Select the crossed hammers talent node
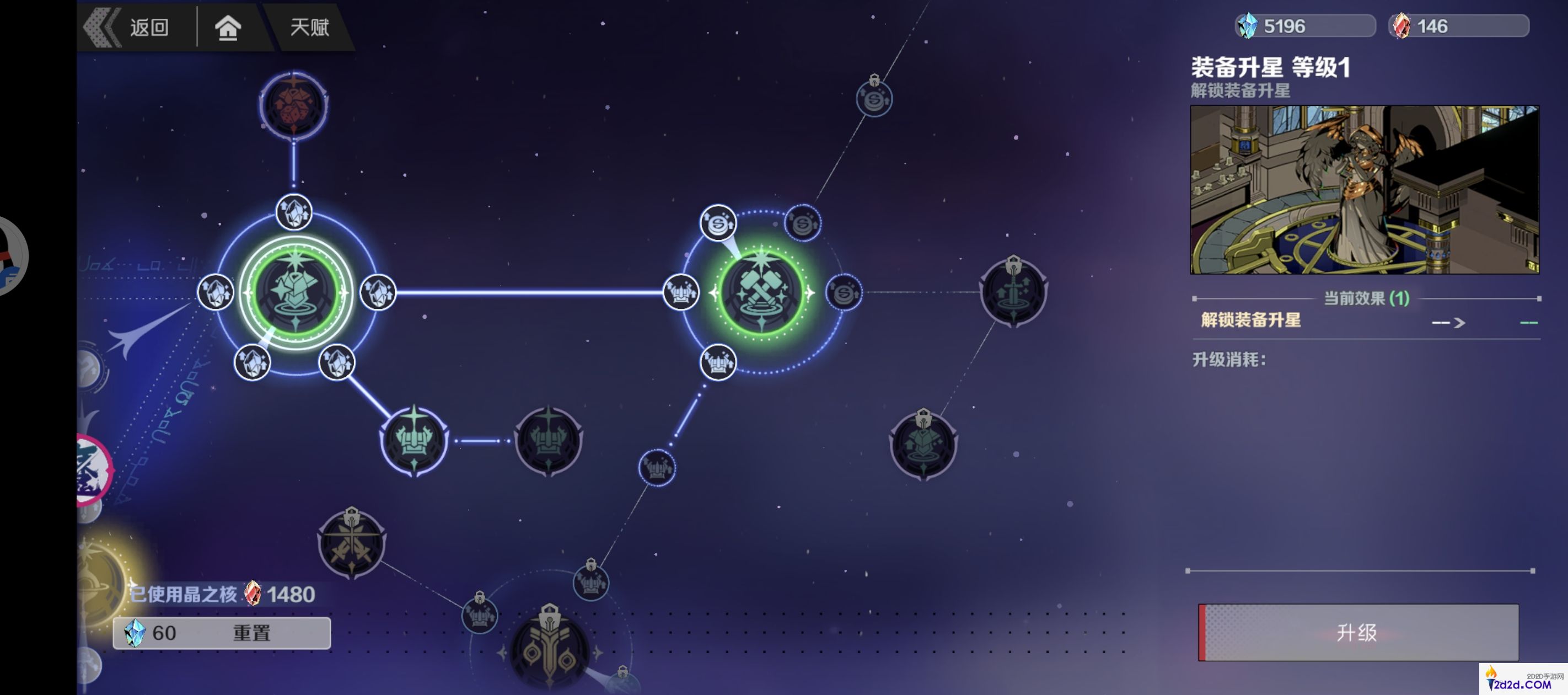The width and height of the screenshot is (1568, 695). (x=761, y=293)
